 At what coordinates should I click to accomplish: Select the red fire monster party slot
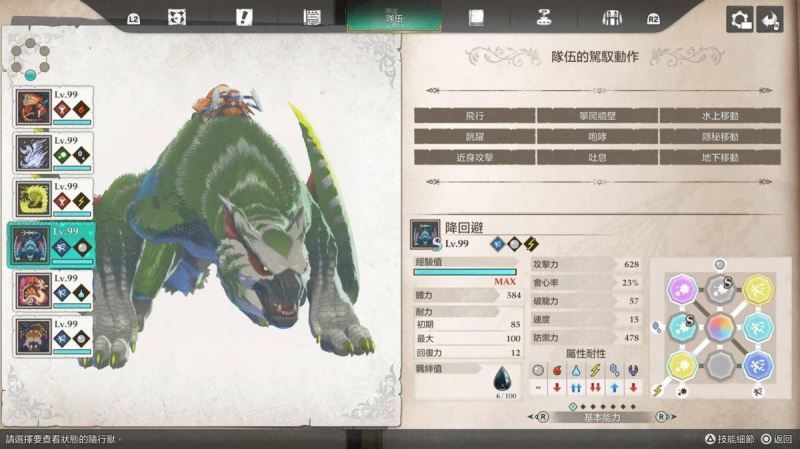coord(53,107)
